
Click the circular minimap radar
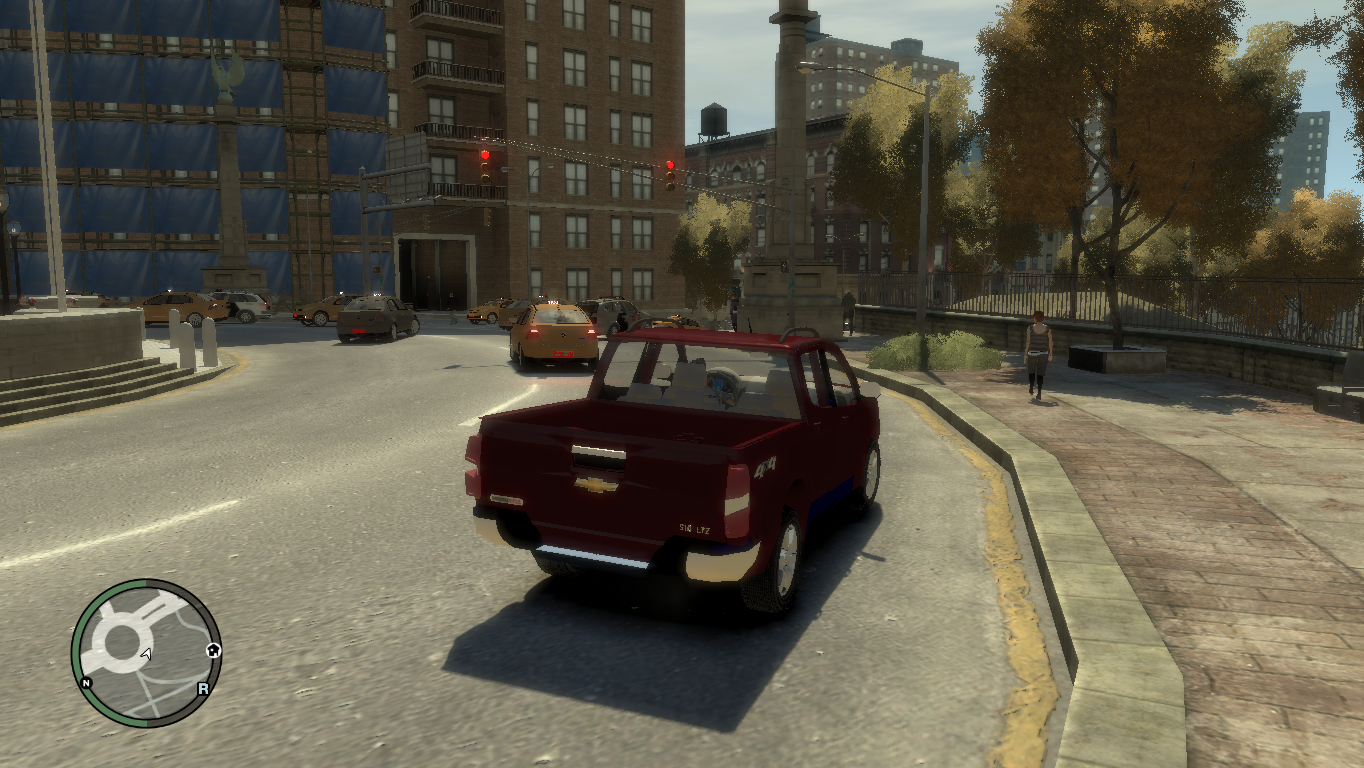pyautogui.click(x=146, y=652)
